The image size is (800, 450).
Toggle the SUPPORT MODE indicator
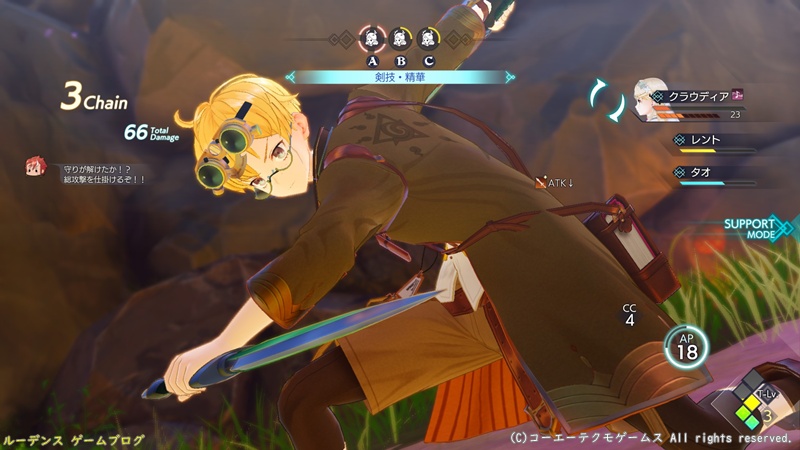click(x=755, y=228)
